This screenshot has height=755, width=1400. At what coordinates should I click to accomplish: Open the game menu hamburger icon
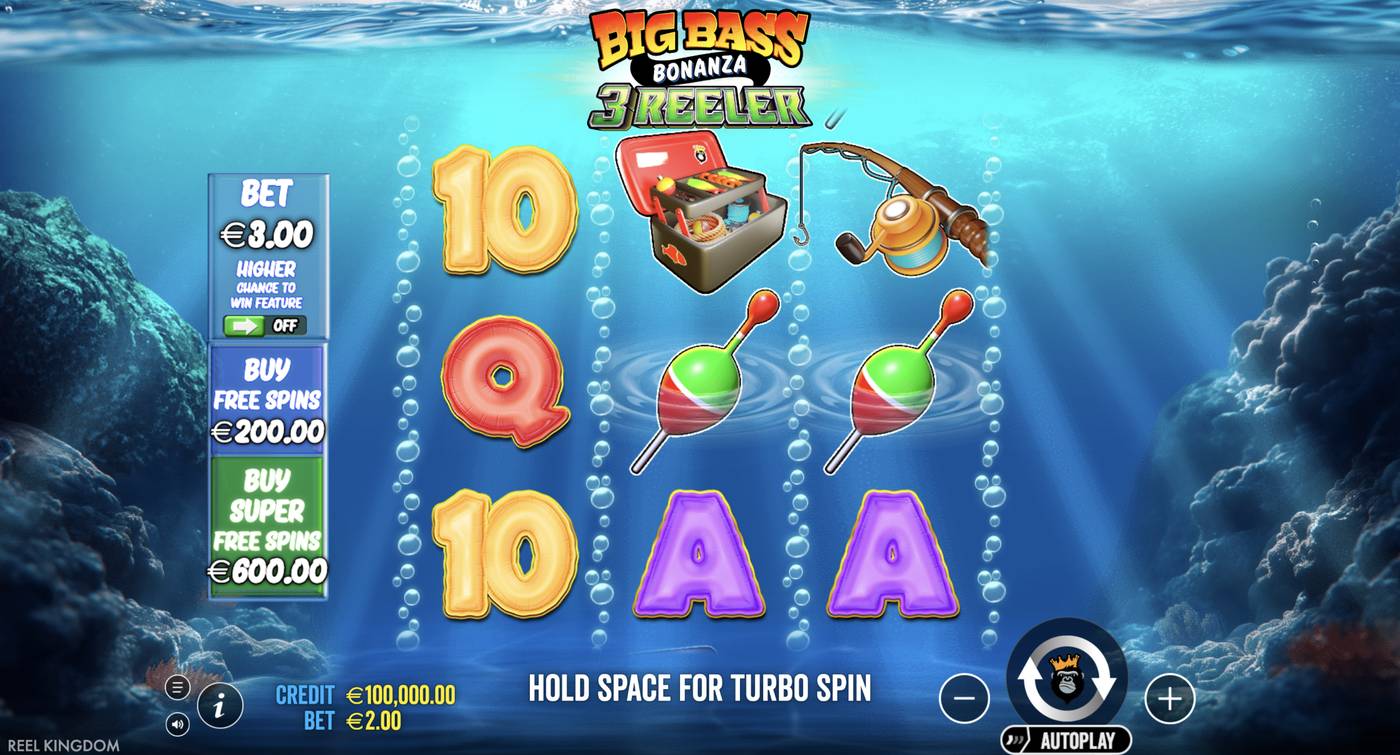coord(178,686)
